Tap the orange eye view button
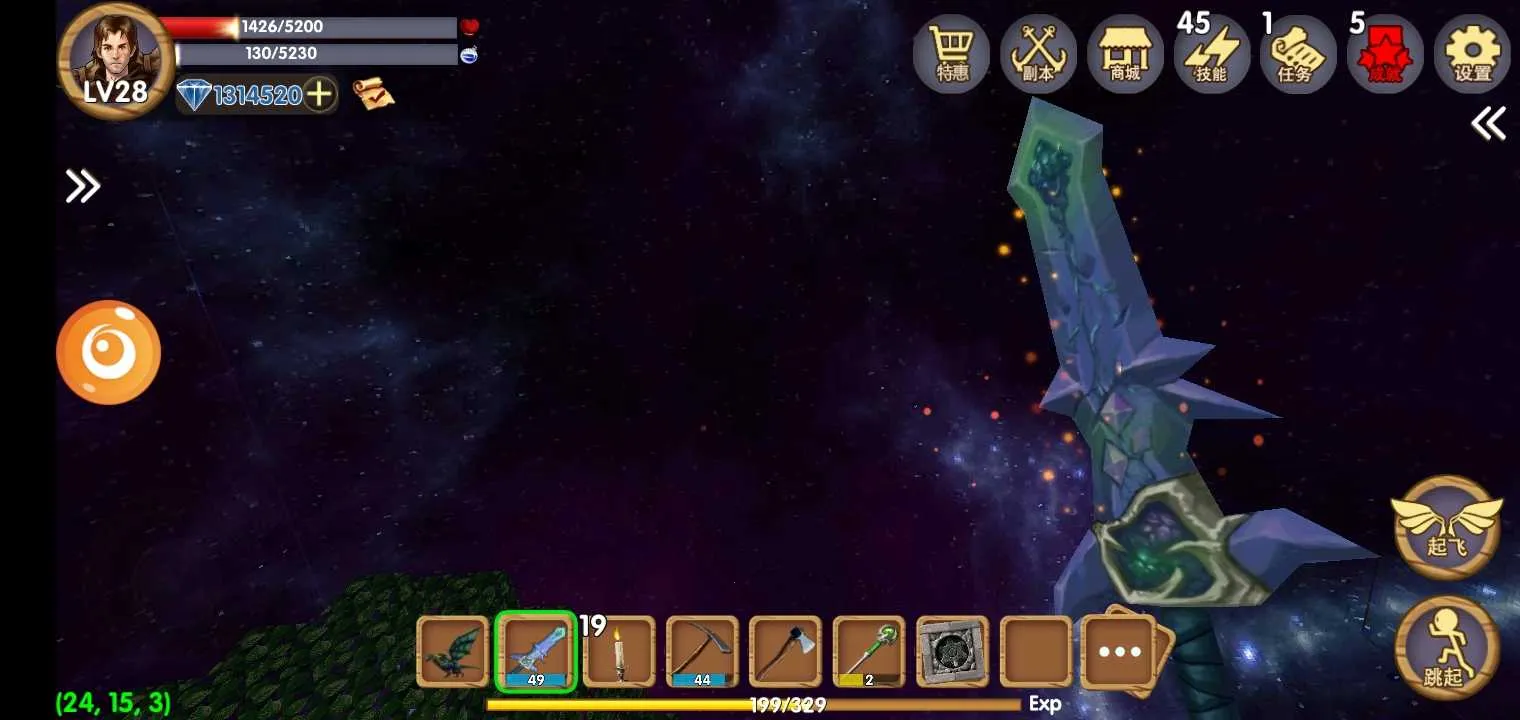 click(x=108, y=352)
